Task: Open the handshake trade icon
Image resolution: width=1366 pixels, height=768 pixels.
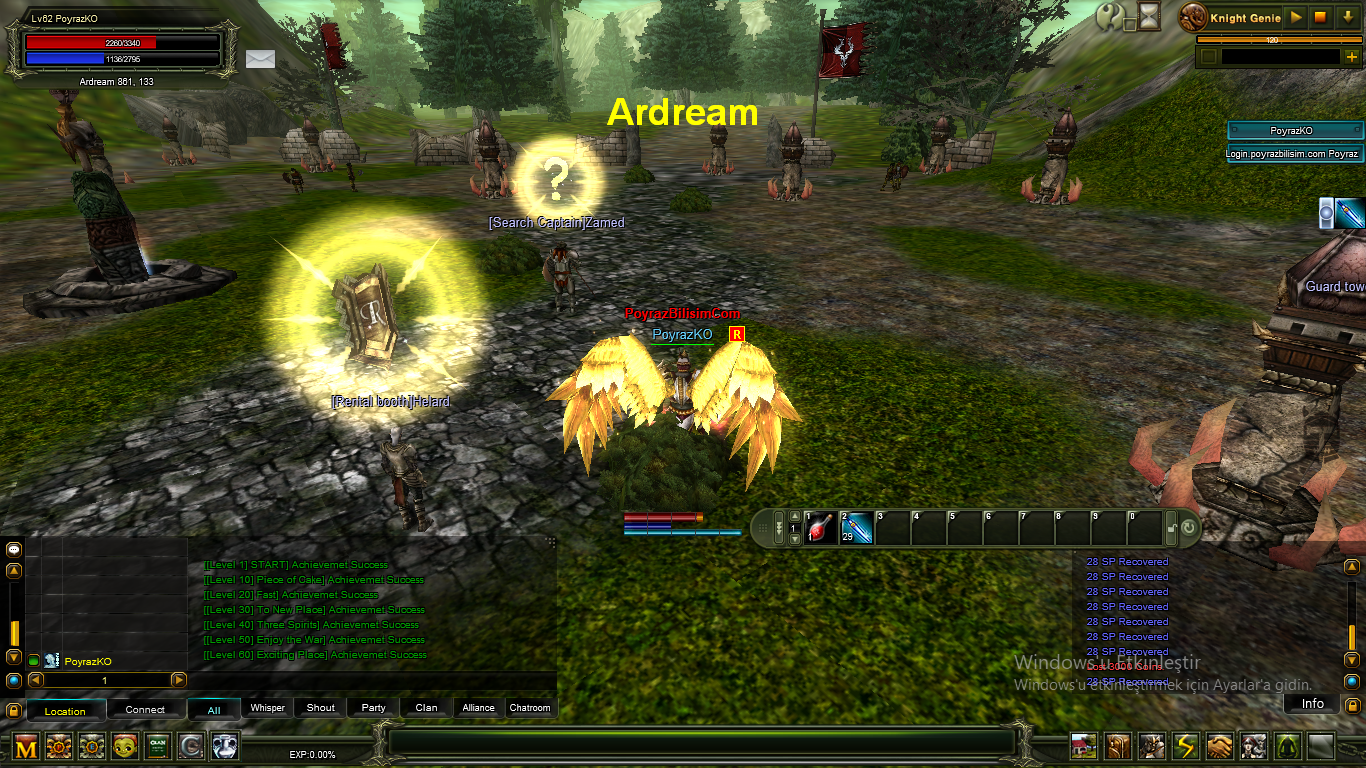Action: tap(1219, 746)
